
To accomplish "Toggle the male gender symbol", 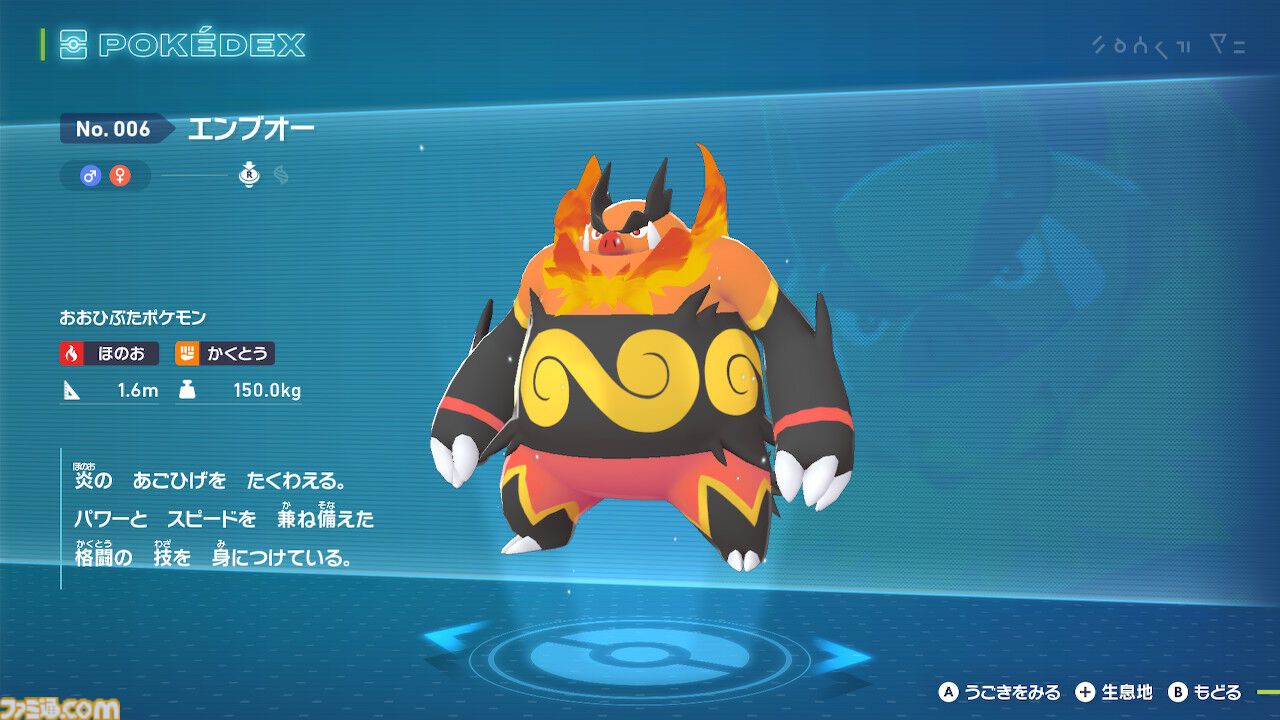I will point(90,175).
